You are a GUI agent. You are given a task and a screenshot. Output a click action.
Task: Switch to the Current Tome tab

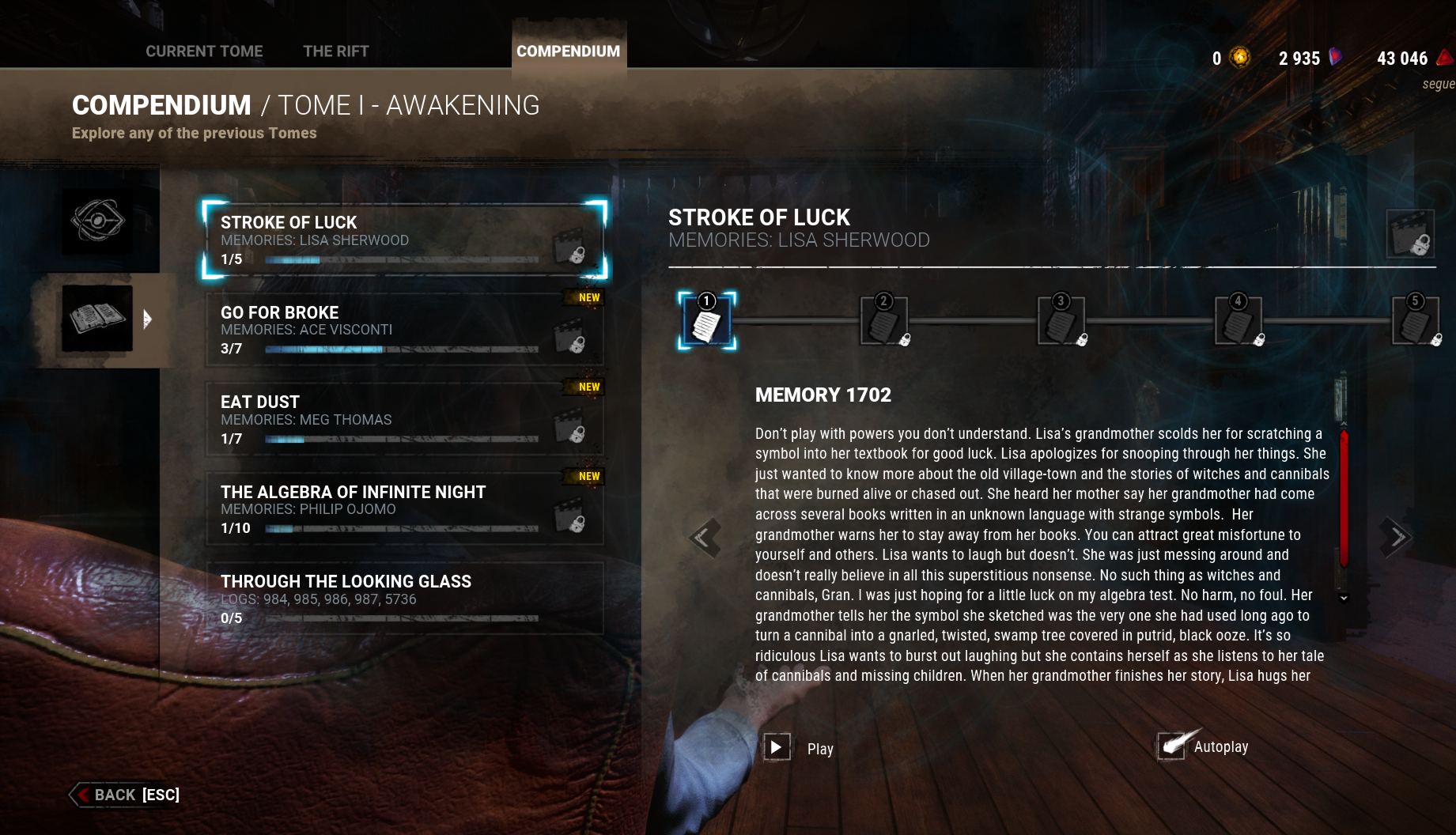(204, 51)
